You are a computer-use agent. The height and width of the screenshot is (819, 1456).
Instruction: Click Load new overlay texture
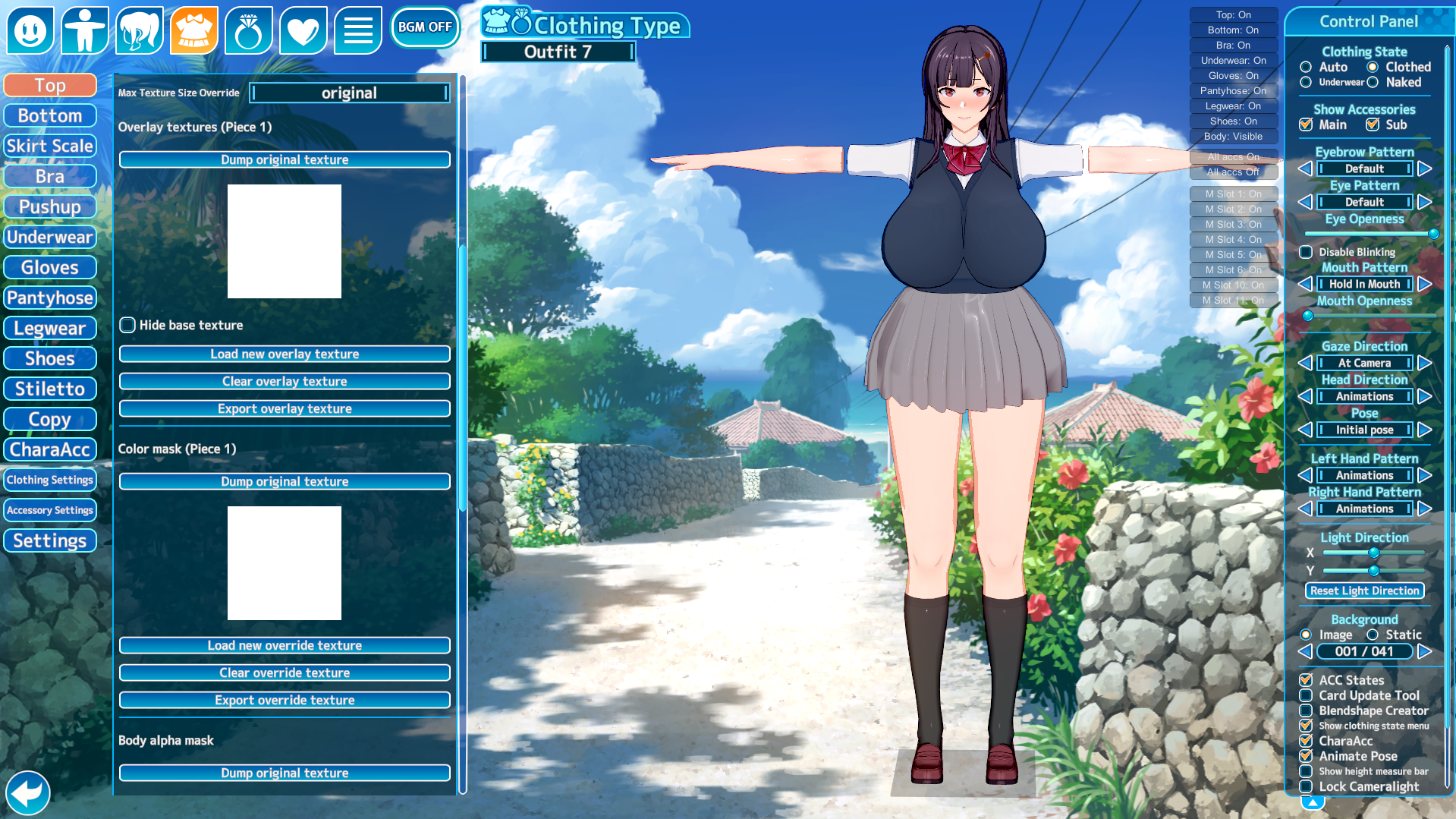[x=285, y=354]
